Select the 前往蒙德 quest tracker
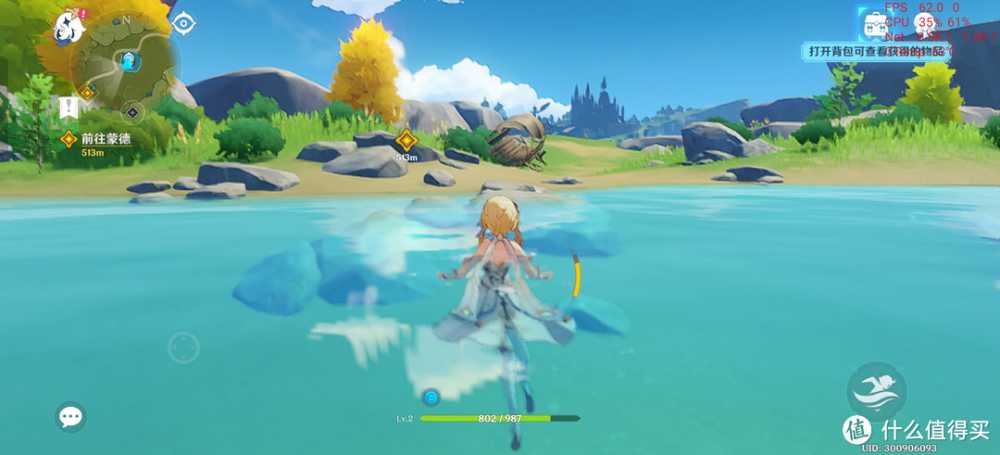 [x=100, y=140]
